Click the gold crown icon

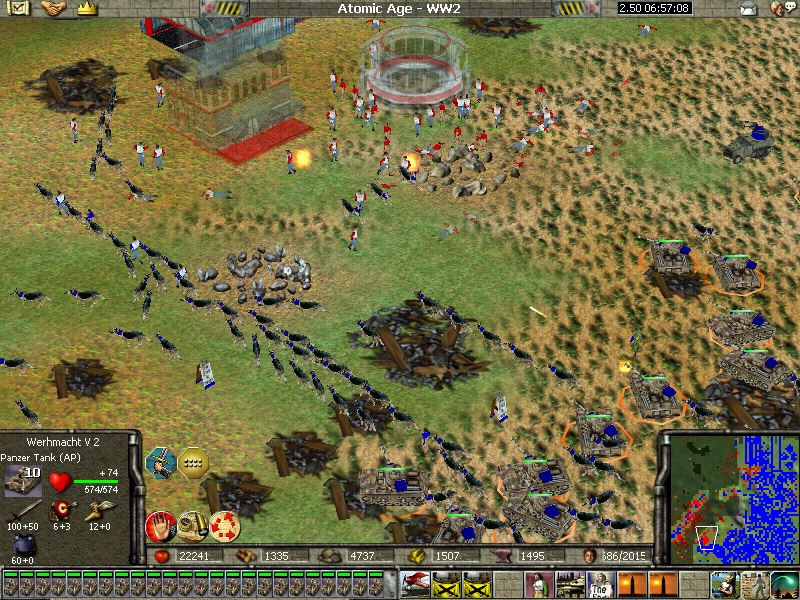86,8
